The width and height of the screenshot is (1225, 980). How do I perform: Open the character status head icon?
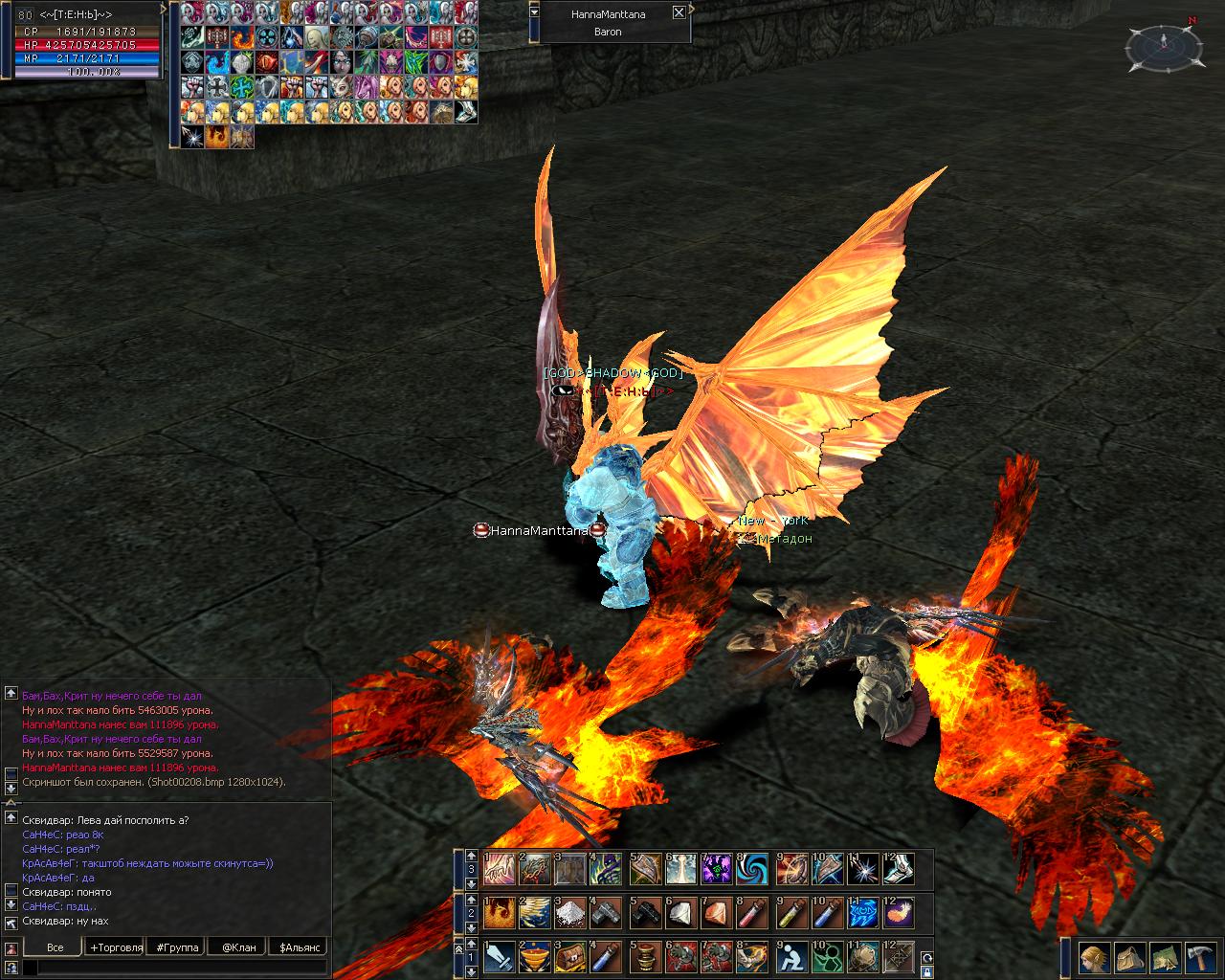pyautogui.click(x=1095, y=957)
